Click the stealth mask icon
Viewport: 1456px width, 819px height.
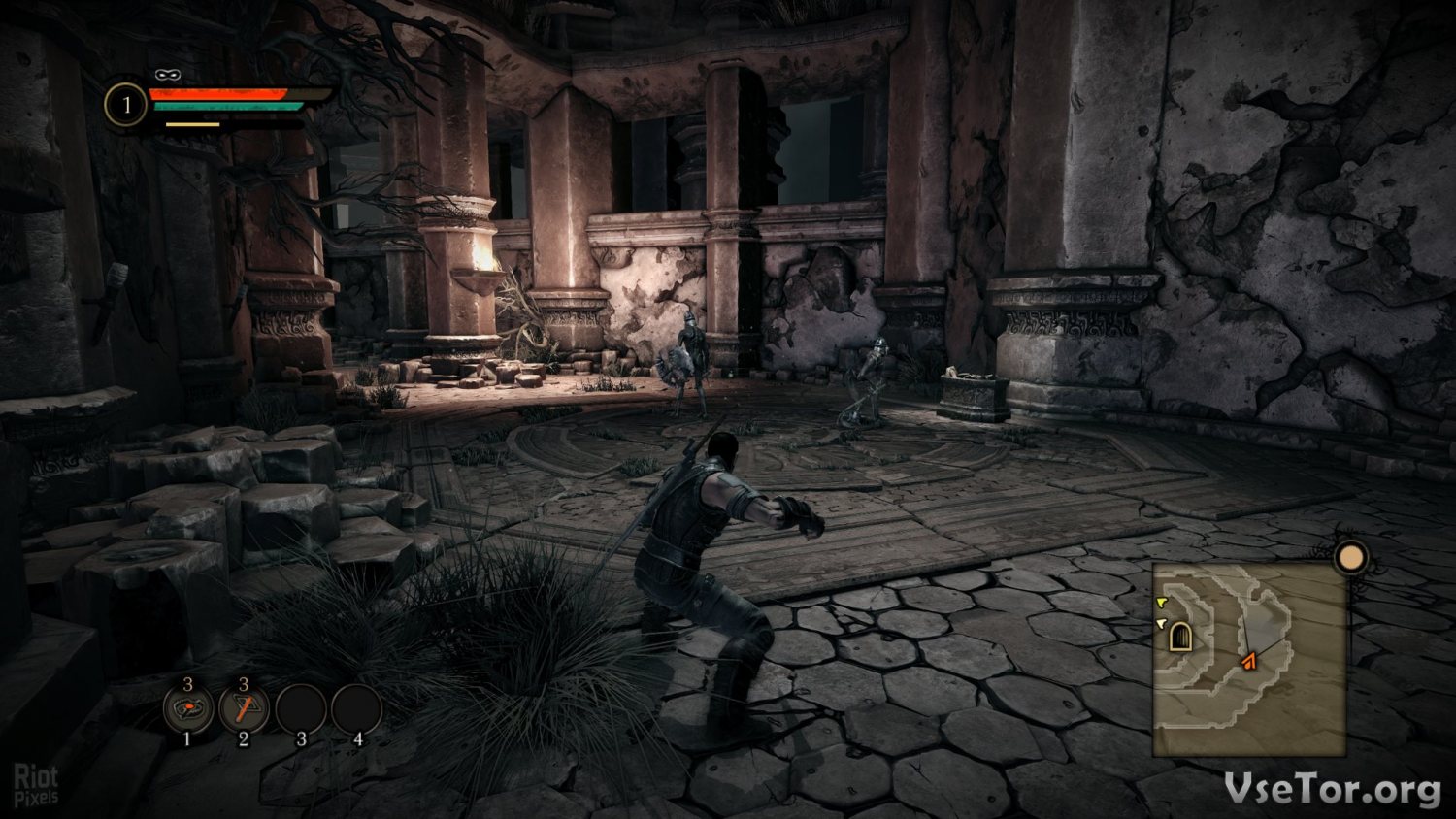168,75
